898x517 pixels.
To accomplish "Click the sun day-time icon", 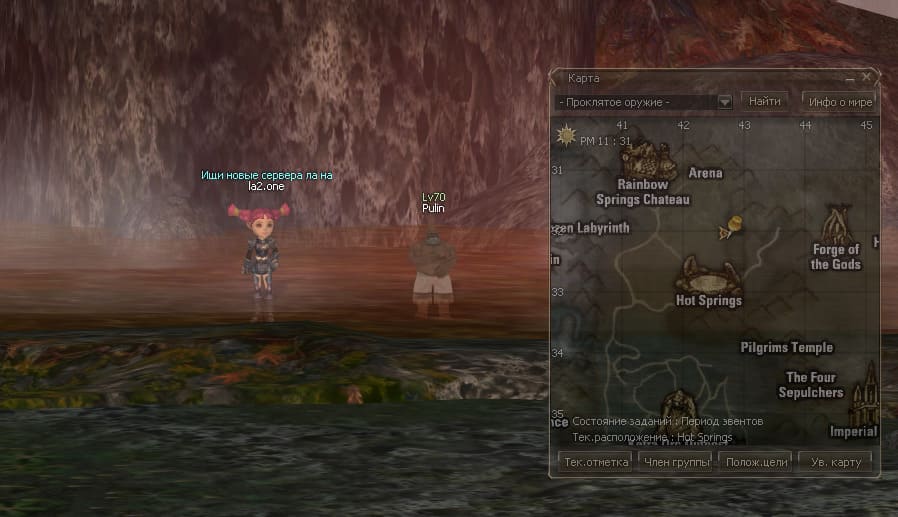I will [567, 134].
